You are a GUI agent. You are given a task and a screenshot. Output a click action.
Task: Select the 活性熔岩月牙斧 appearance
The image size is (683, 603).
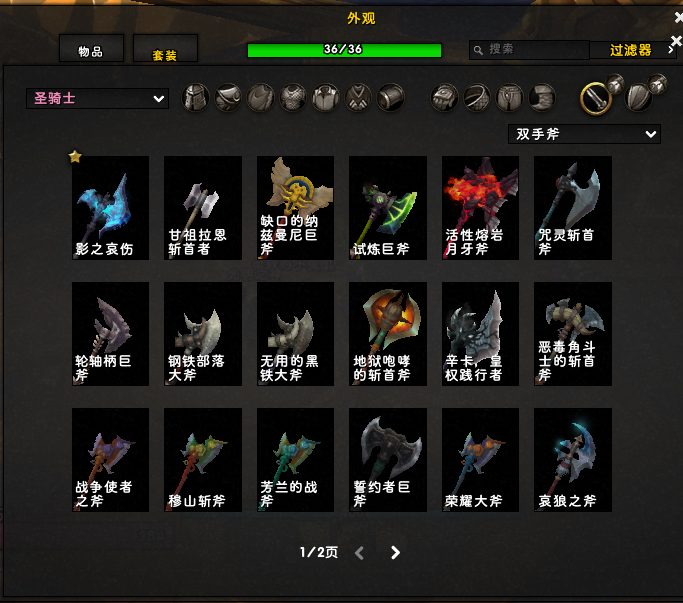(x=480, y=207)
